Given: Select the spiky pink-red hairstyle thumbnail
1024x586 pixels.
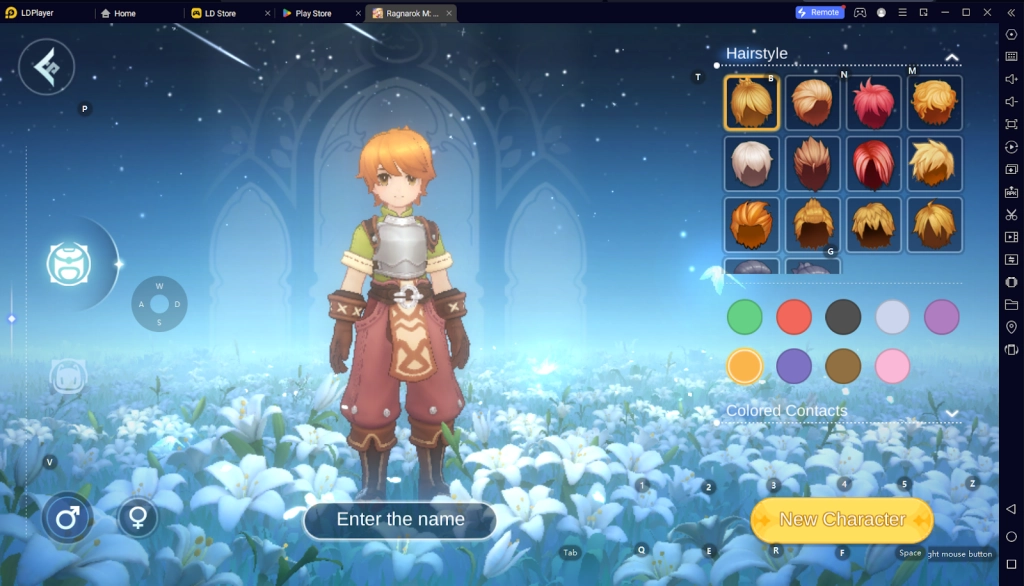Looking at the screenshot, I should [x=873, y=103].
